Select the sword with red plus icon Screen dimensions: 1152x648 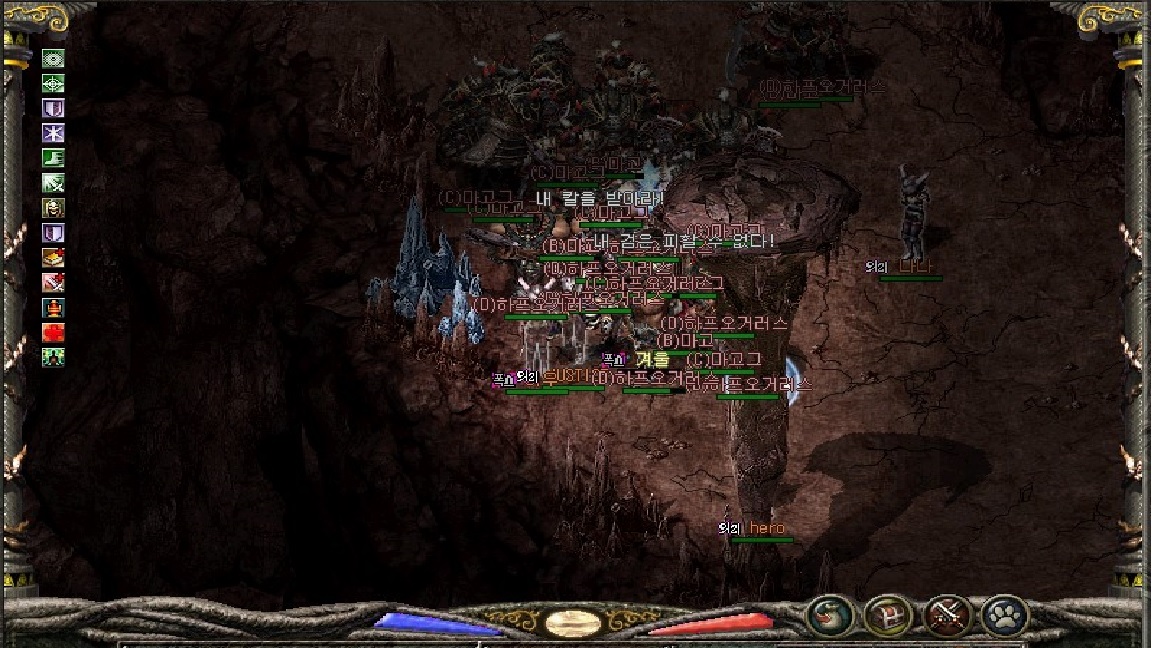[x=53, y=282]
